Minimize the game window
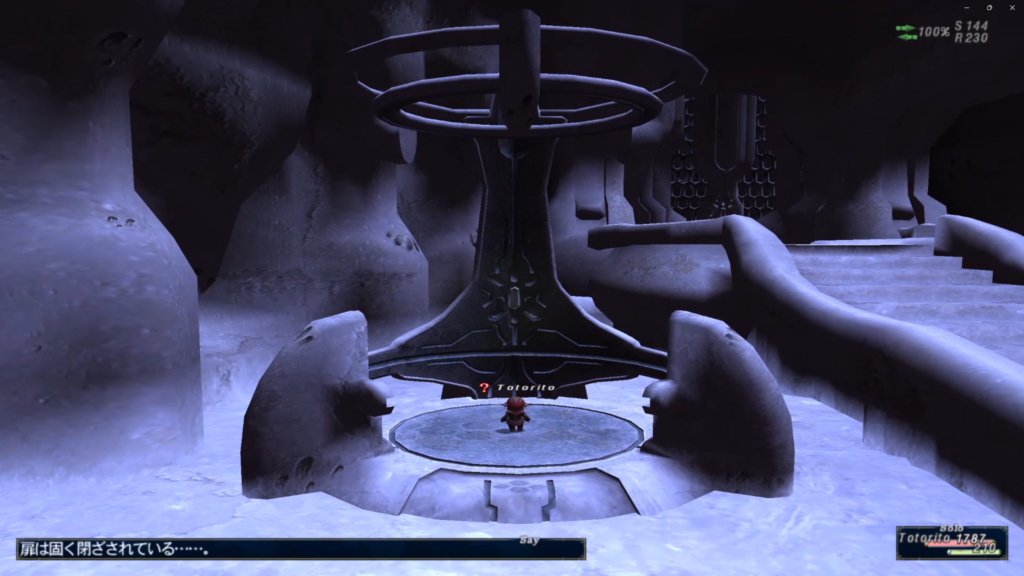1024x576 pixels. click(x=965, y=7)
